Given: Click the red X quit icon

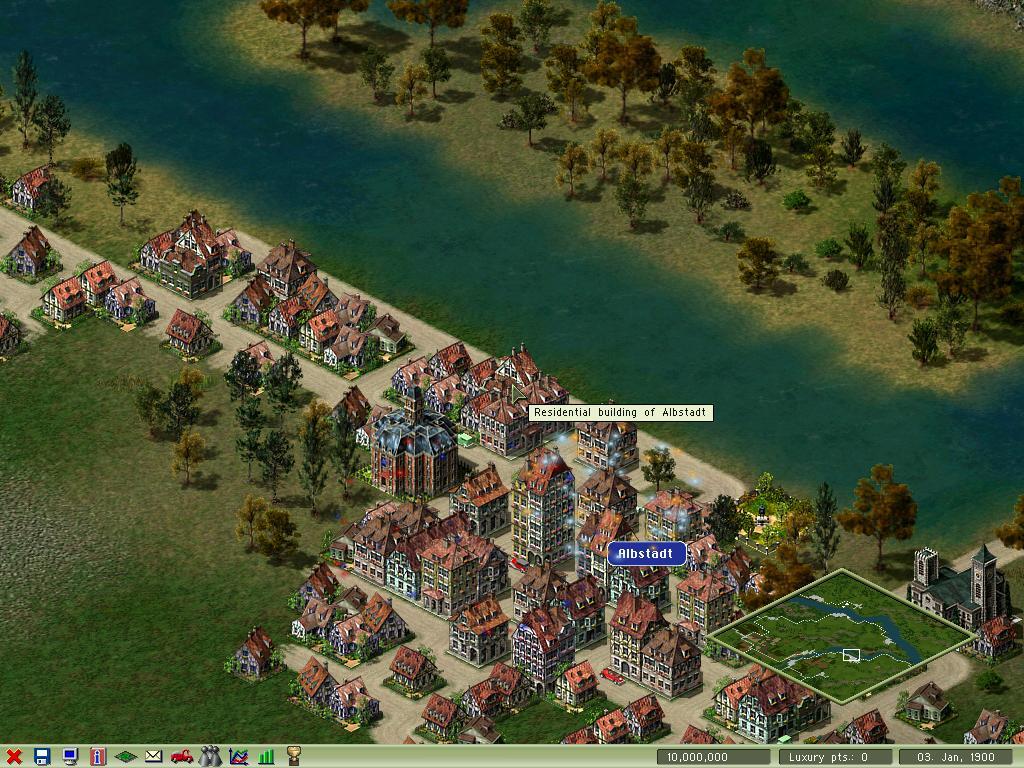Looking at the screenshot, I should (14, 757).
